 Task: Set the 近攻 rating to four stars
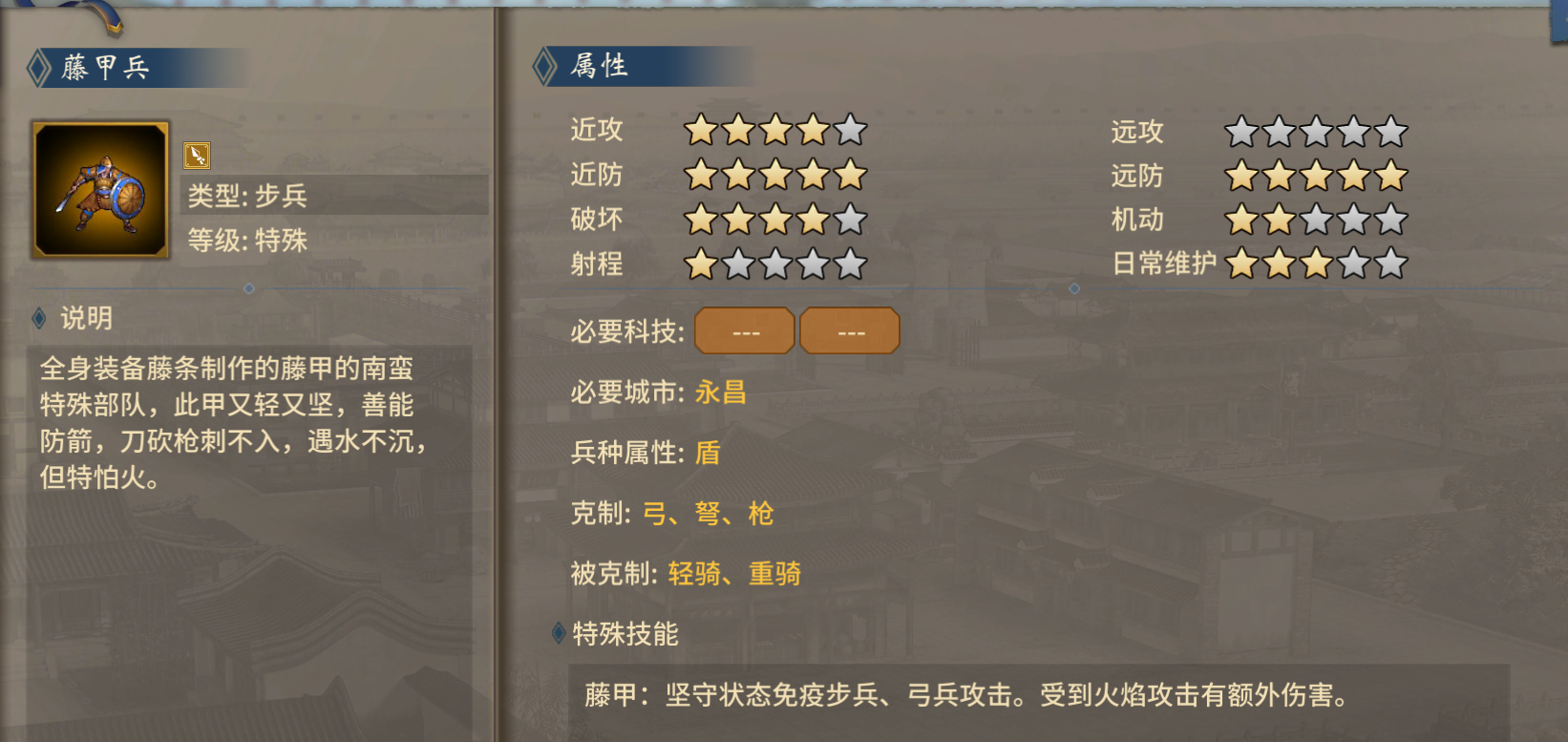812,131
